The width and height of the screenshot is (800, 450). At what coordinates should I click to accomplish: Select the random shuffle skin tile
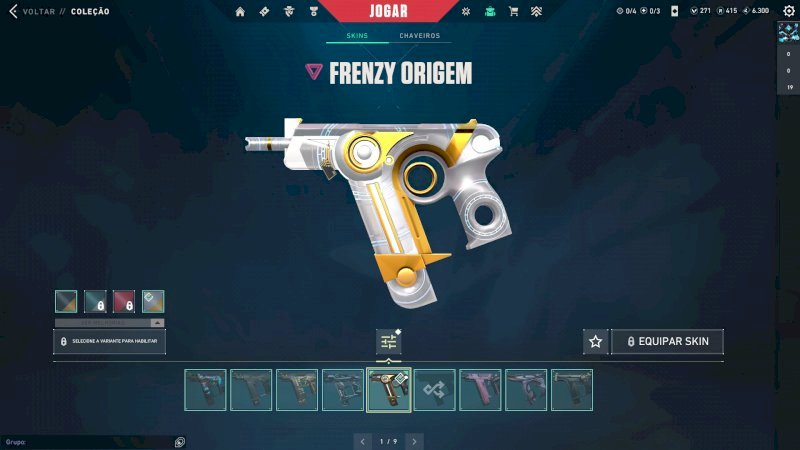[x=434, y=390]
